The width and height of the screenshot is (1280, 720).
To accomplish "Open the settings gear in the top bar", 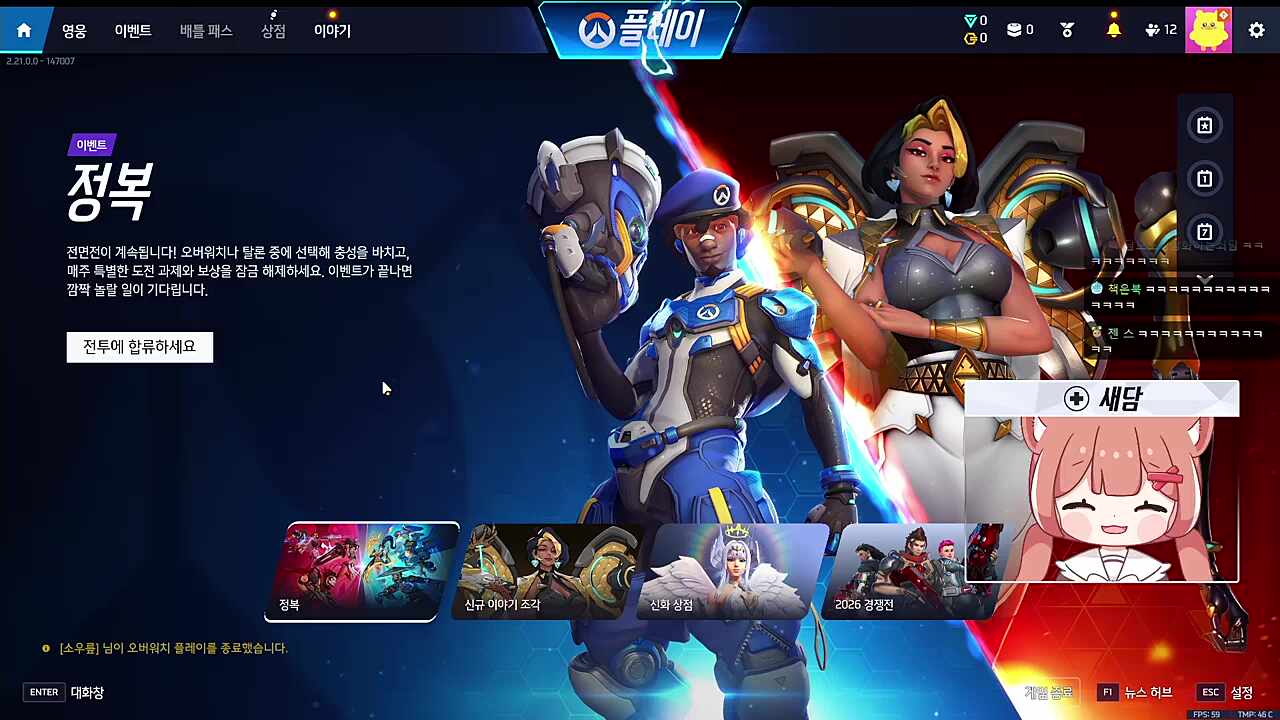I will pyautogui.click(x=1256, y=30).
